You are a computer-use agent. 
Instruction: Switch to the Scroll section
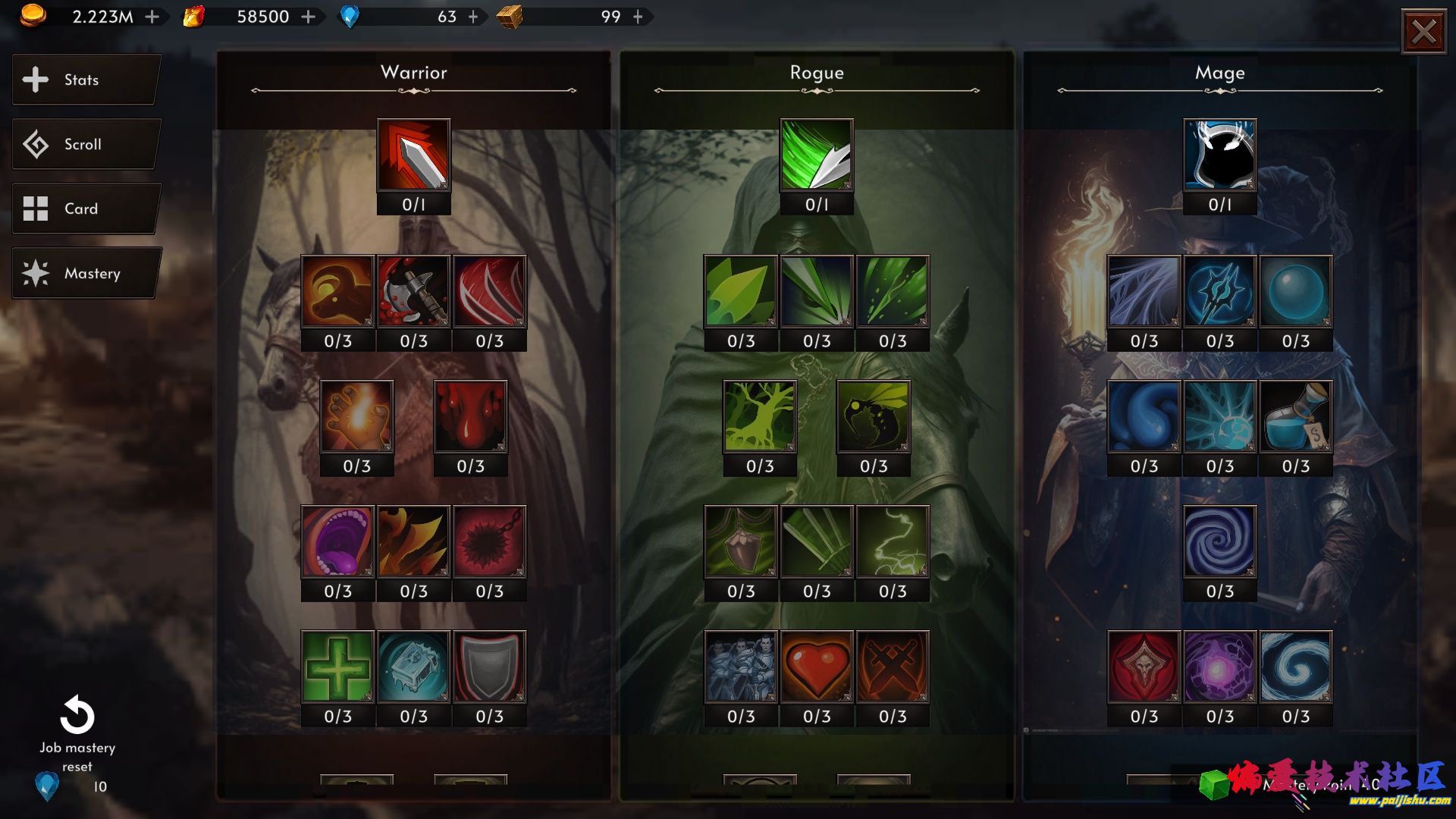click(x=86, y=144)
